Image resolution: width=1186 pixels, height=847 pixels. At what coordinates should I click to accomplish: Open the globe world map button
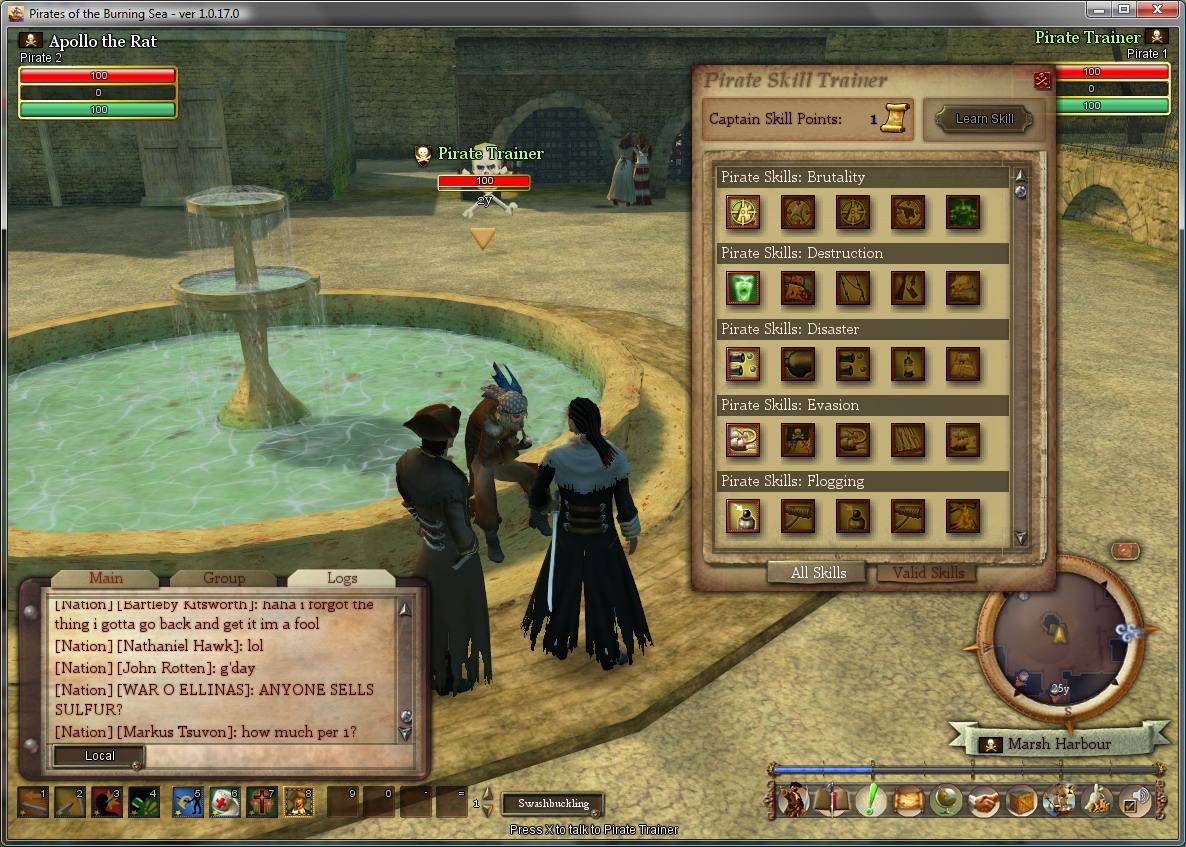coord(945,801)
